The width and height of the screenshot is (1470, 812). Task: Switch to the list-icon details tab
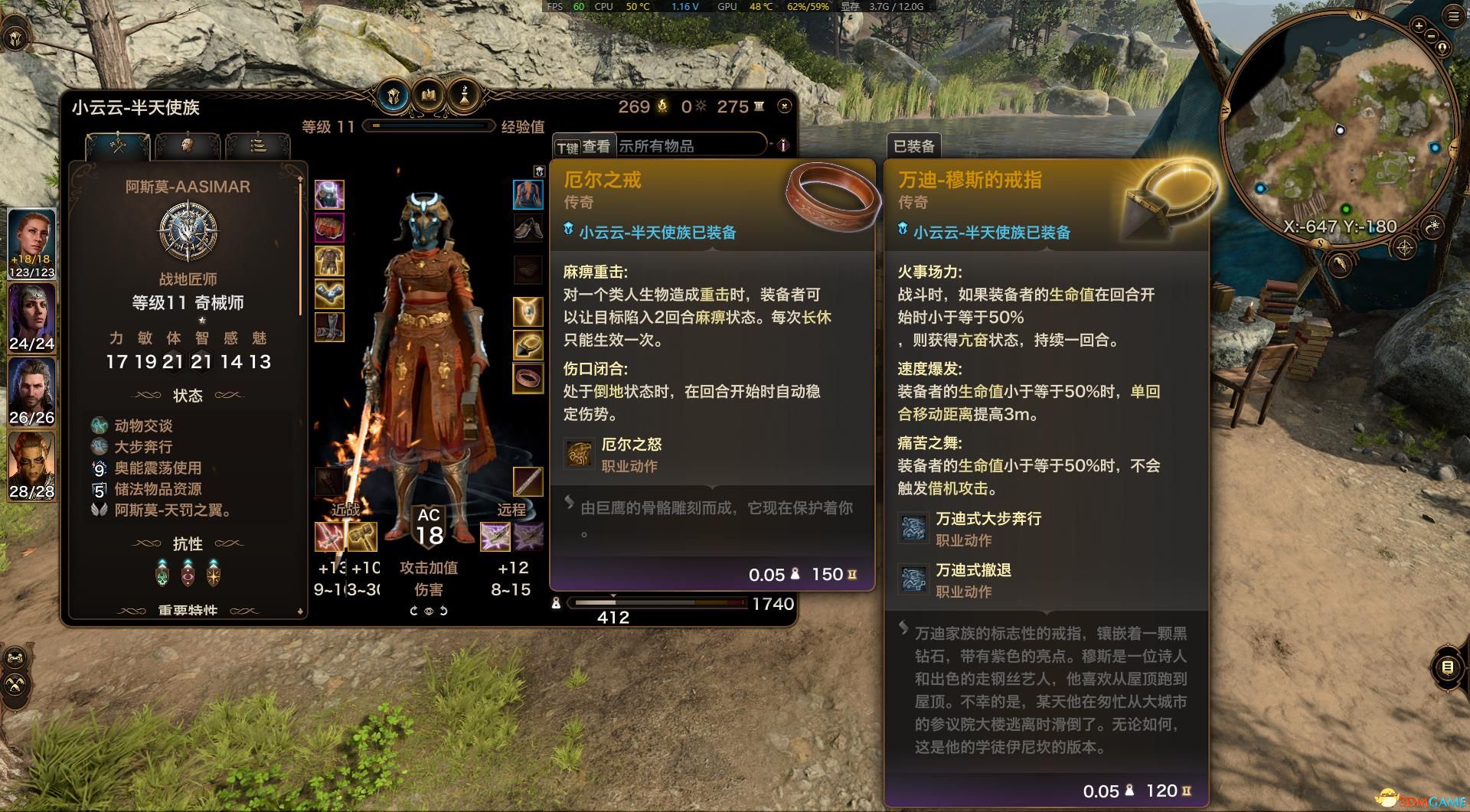(x=258, y=145)
